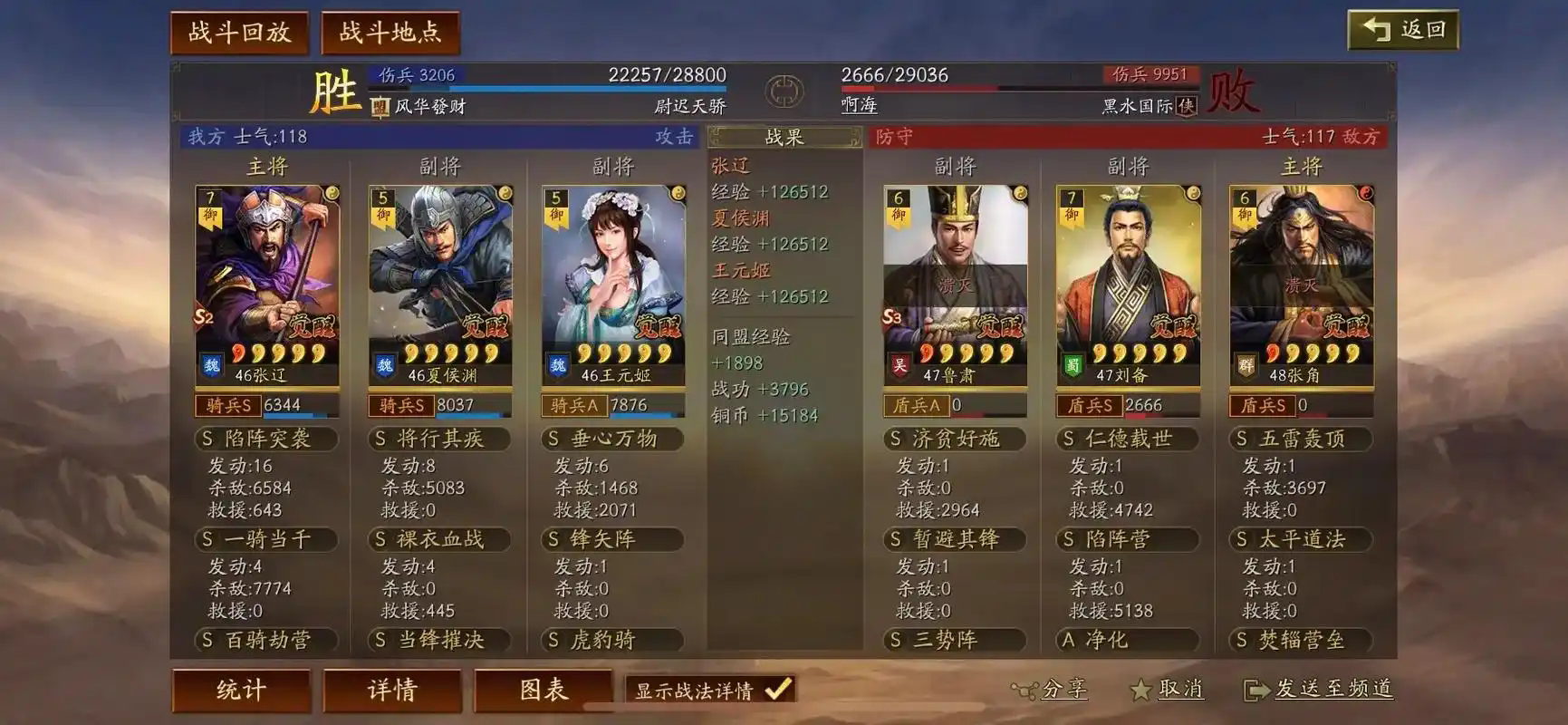Switch to the 统计 tab
This screenshot has height=725, width=1568.
pyautogui.click(x=240, y=690)
